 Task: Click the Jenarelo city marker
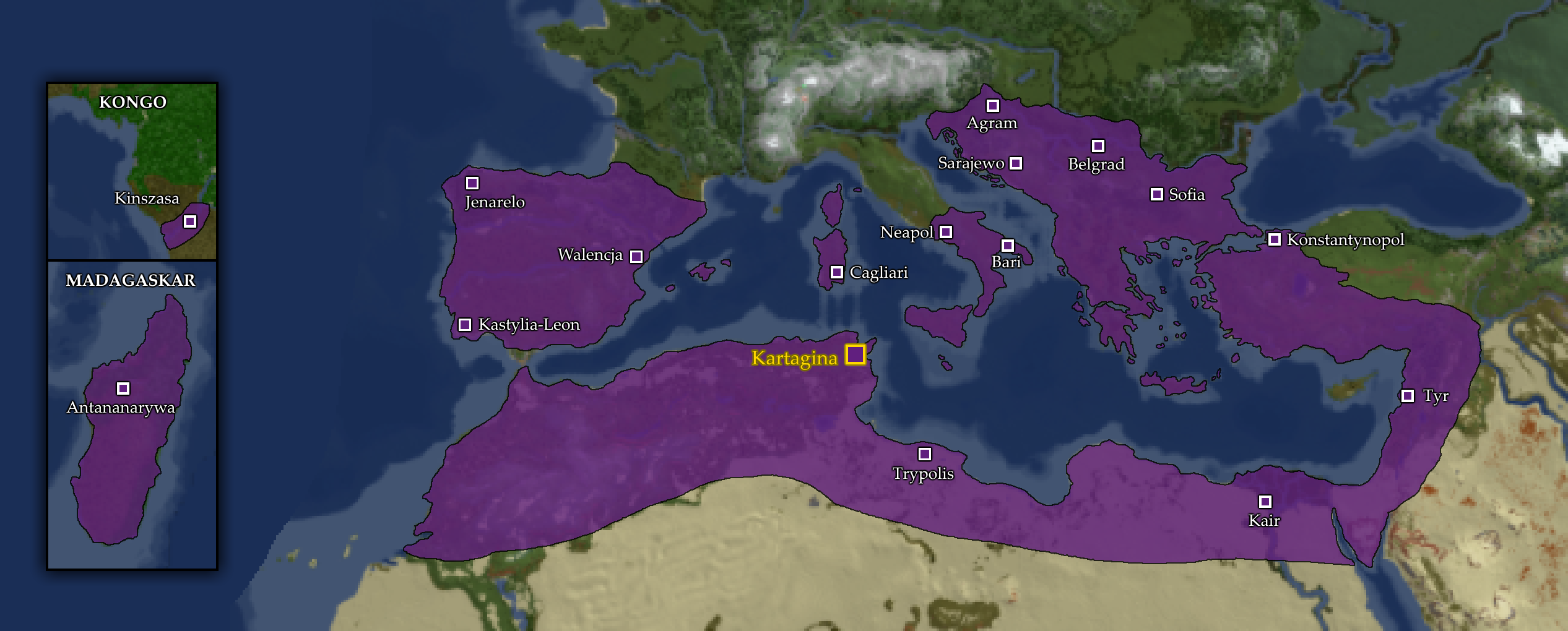click(x=472, y=183)
